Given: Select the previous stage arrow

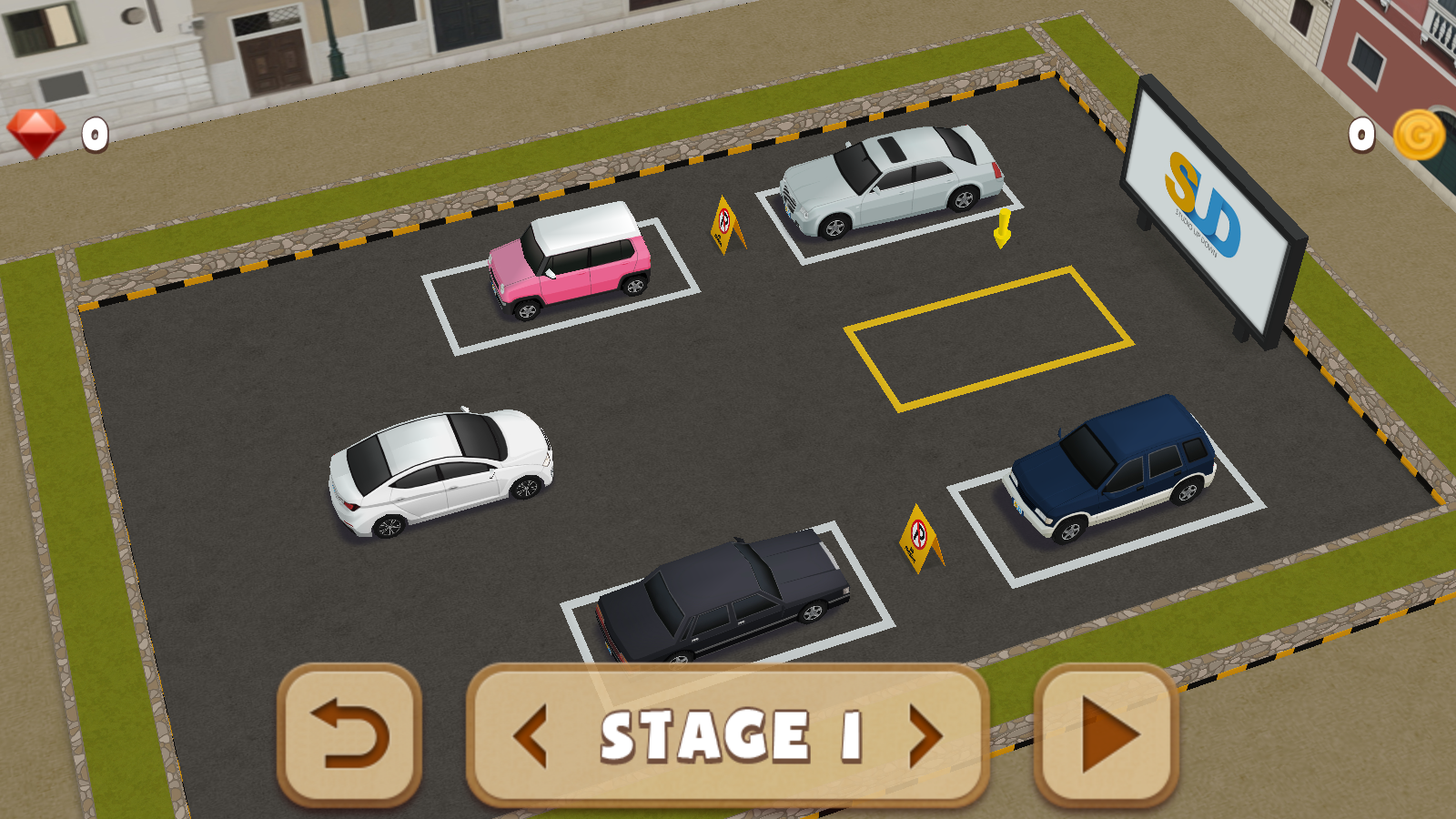Looking at the screenshot, I should [531, 735].
